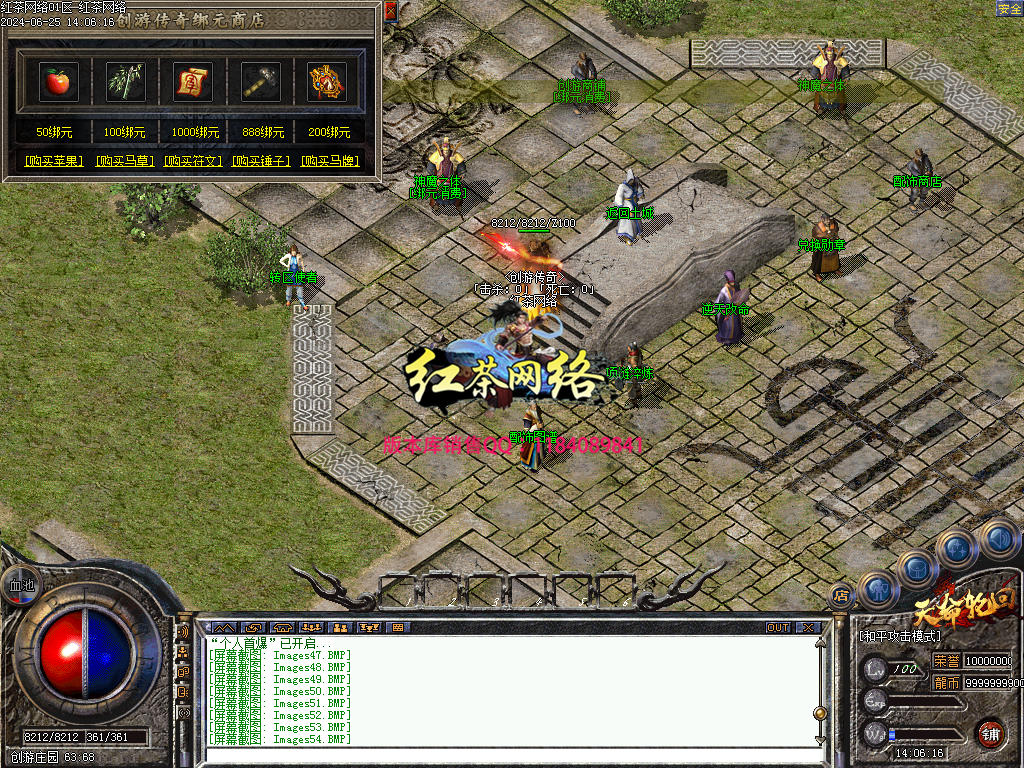Open the skills sparkle round button
This screenshot has width=1024, height=768.
click(x=956, y=548)
